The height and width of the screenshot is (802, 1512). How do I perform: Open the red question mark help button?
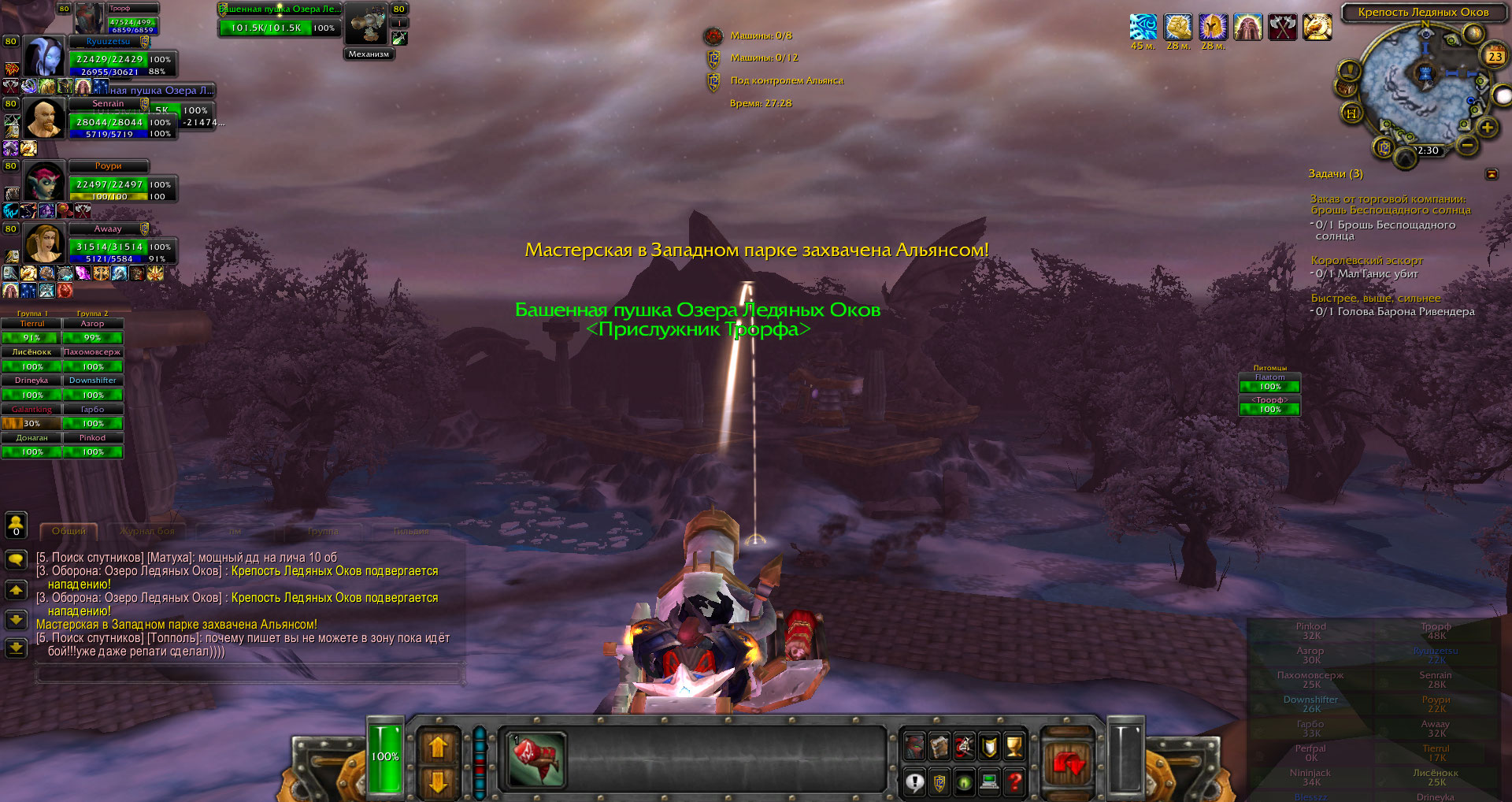(1015, 782)
